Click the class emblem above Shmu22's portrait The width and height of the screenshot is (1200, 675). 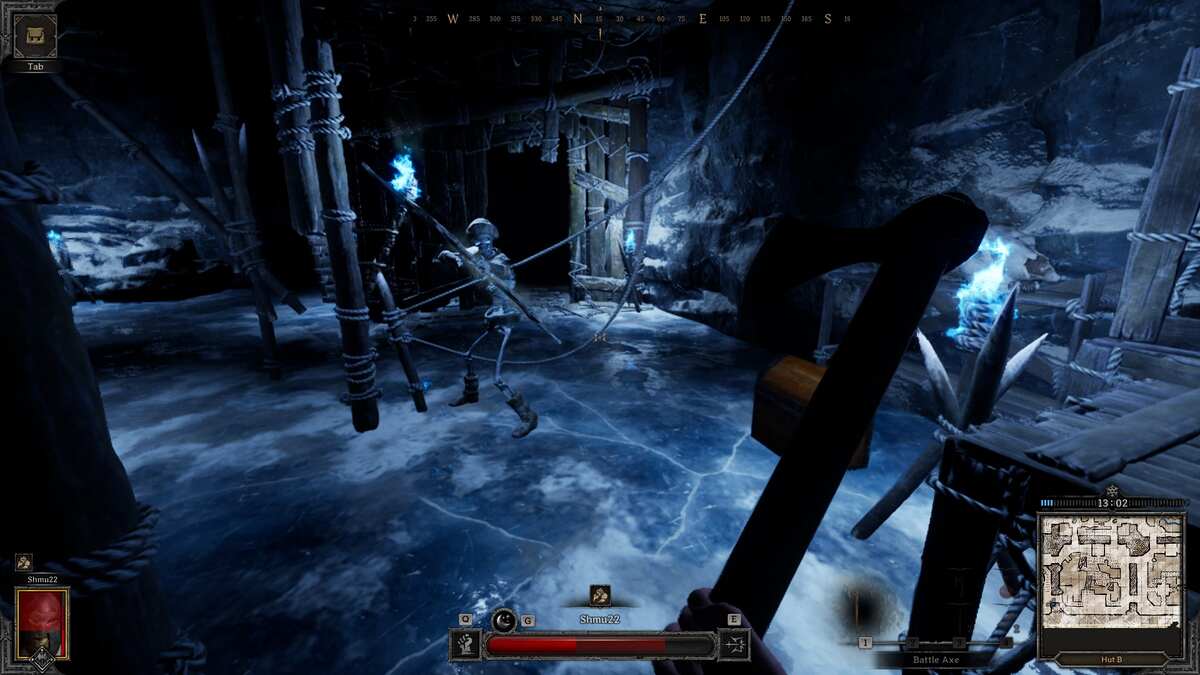(x=23, y=562)
